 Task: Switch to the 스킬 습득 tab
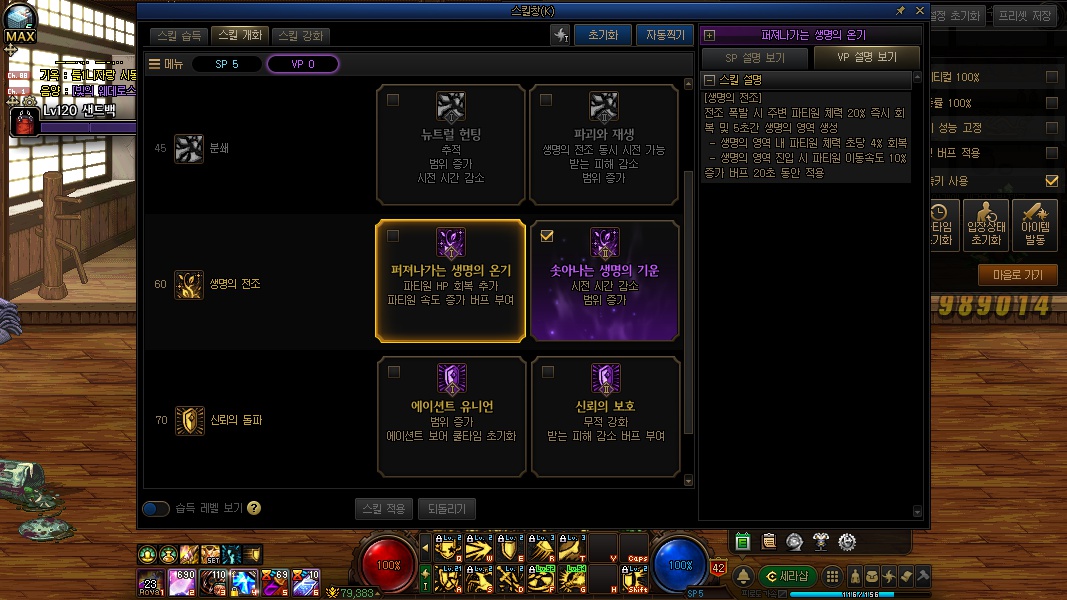(x=180, y=36)
